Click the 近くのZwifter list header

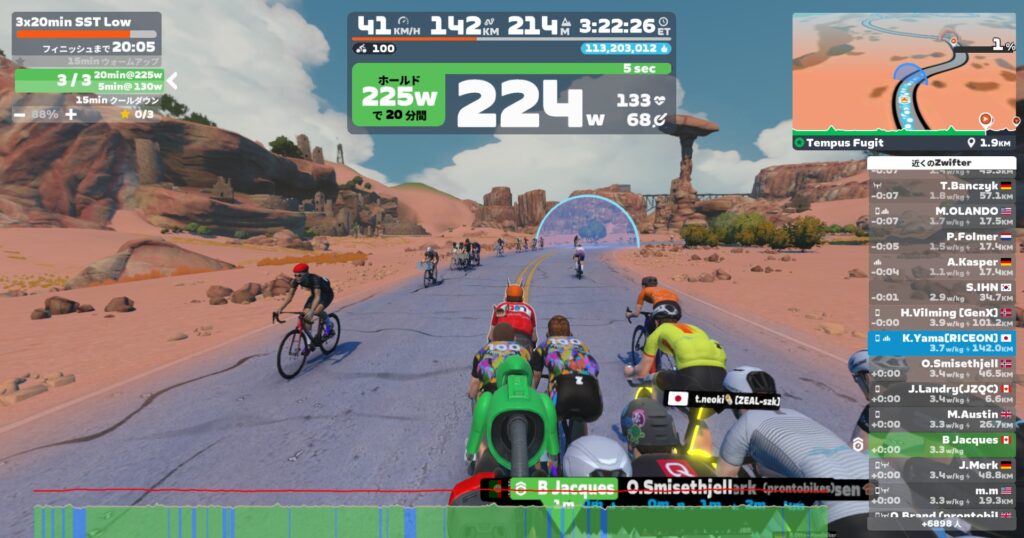pos(941,162)
